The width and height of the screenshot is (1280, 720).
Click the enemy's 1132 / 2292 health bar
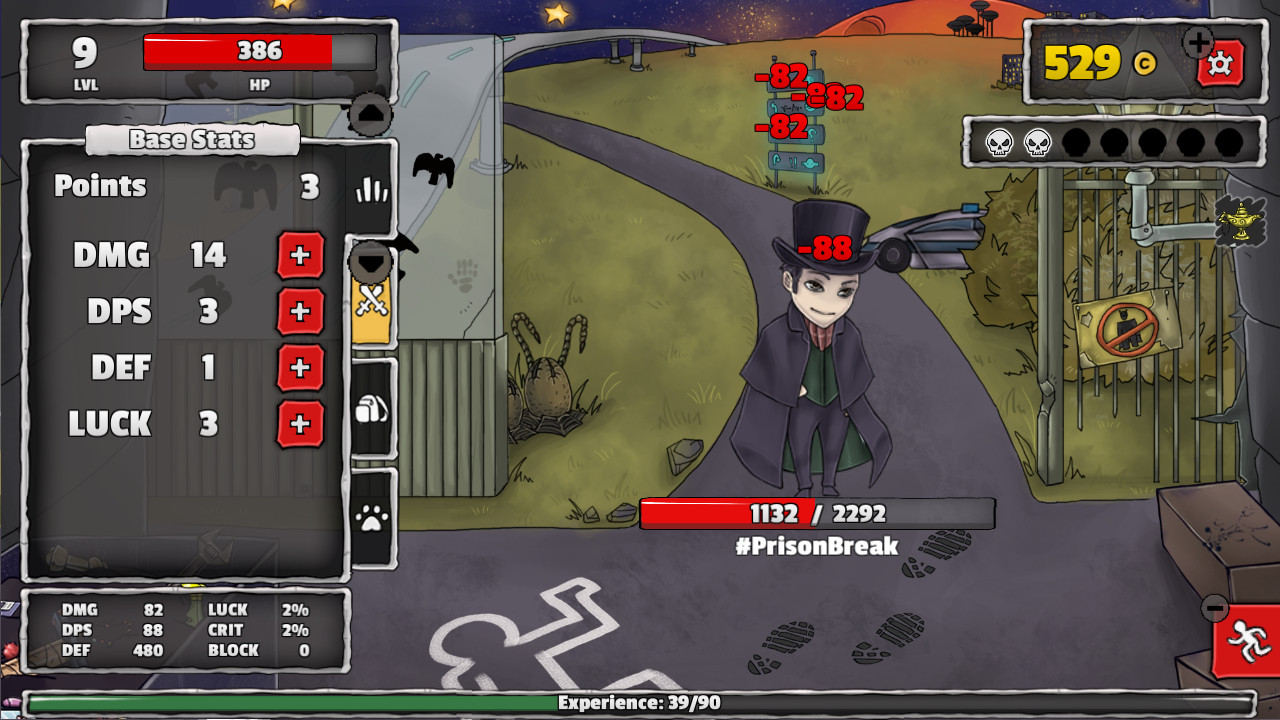point(815,513)
